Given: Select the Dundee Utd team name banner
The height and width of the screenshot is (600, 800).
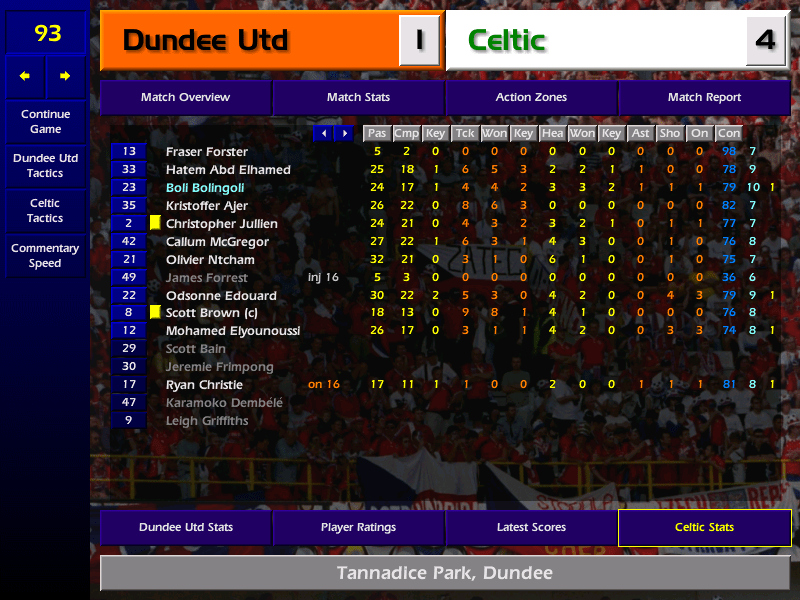Looking at the screenshot, I should coord(250,41).
